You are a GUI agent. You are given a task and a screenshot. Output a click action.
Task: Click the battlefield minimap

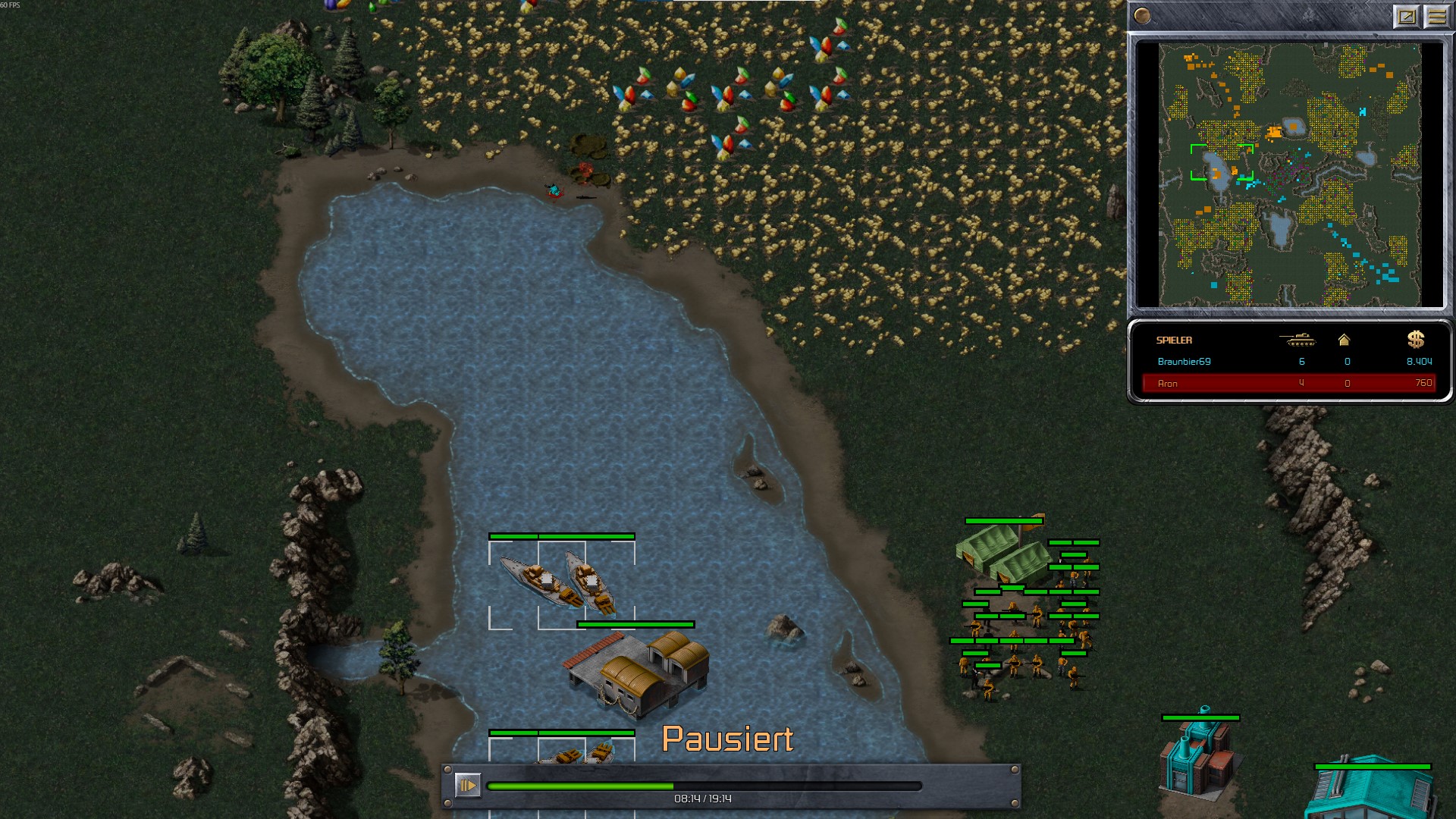pos(1289,174)
